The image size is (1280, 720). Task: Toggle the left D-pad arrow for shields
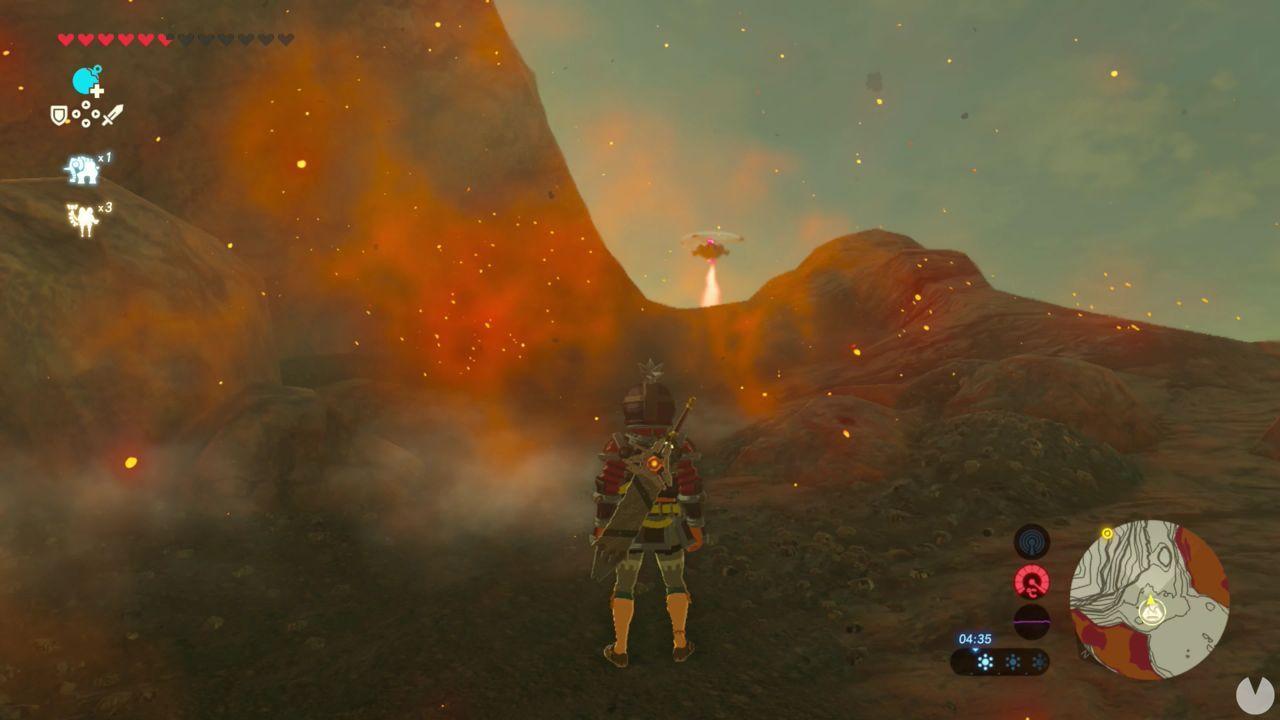[x=77, y=114]
